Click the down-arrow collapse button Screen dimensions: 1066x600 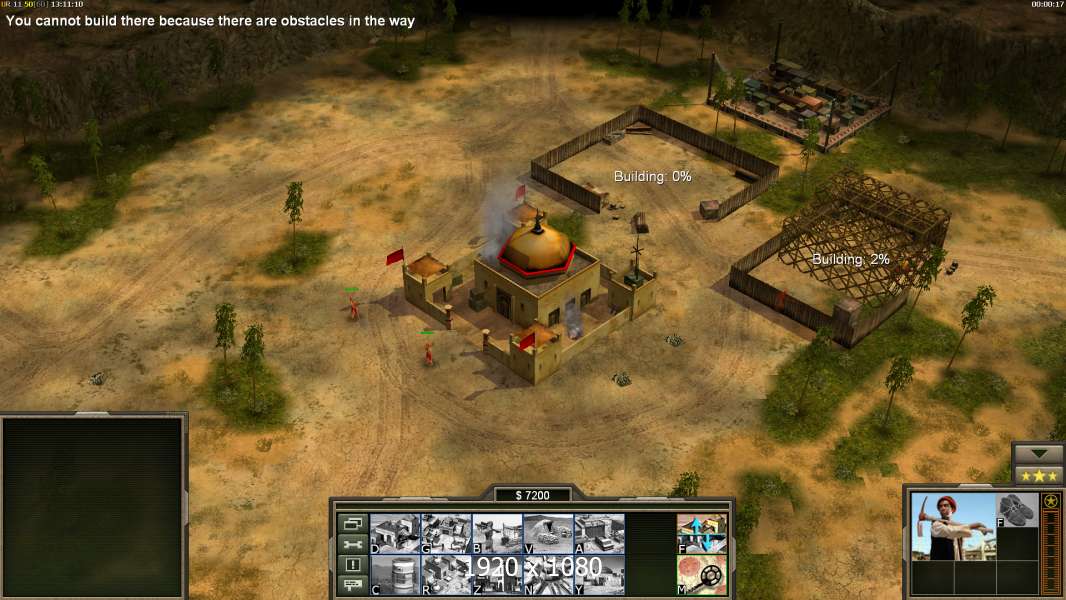[1038, 453]
